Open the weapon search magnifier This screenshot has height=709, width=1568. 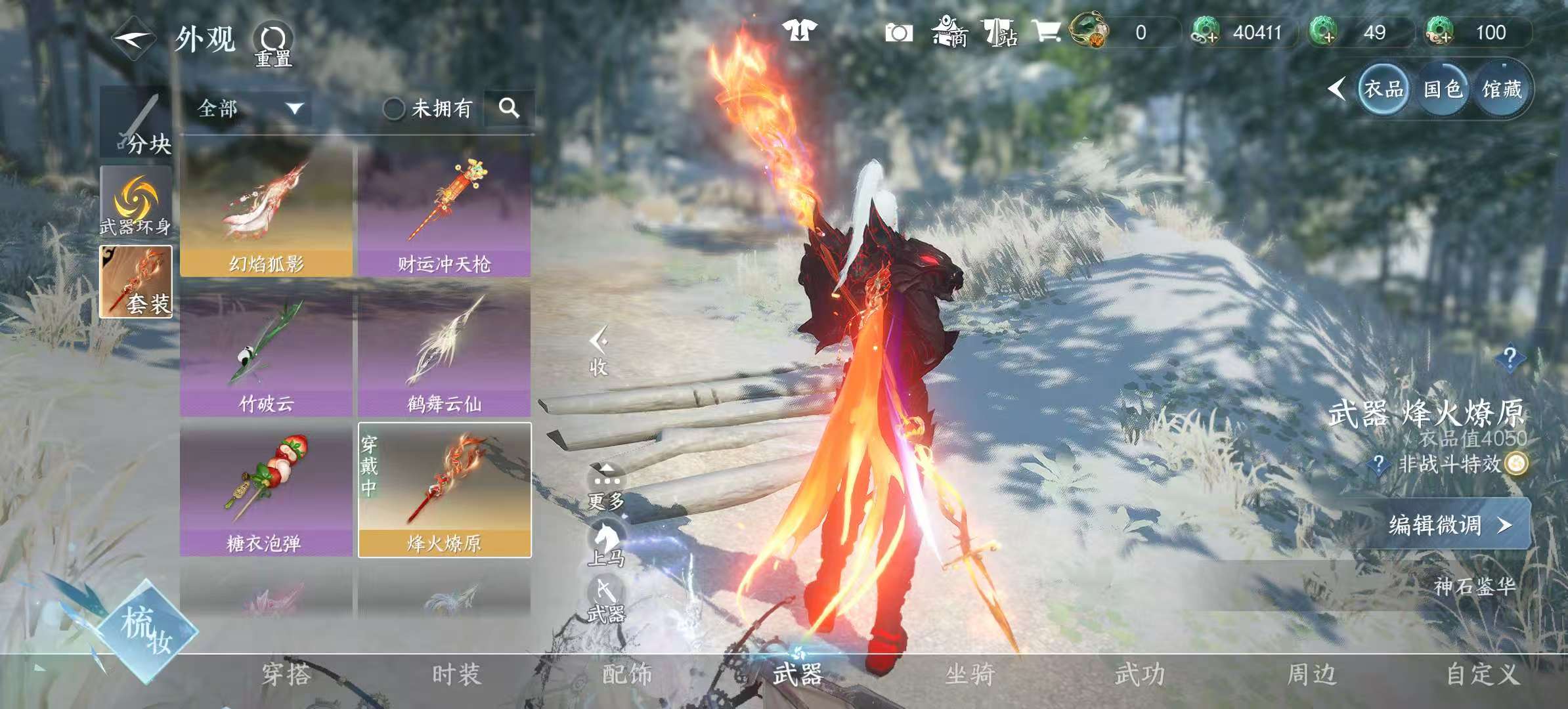click(509, 108)
